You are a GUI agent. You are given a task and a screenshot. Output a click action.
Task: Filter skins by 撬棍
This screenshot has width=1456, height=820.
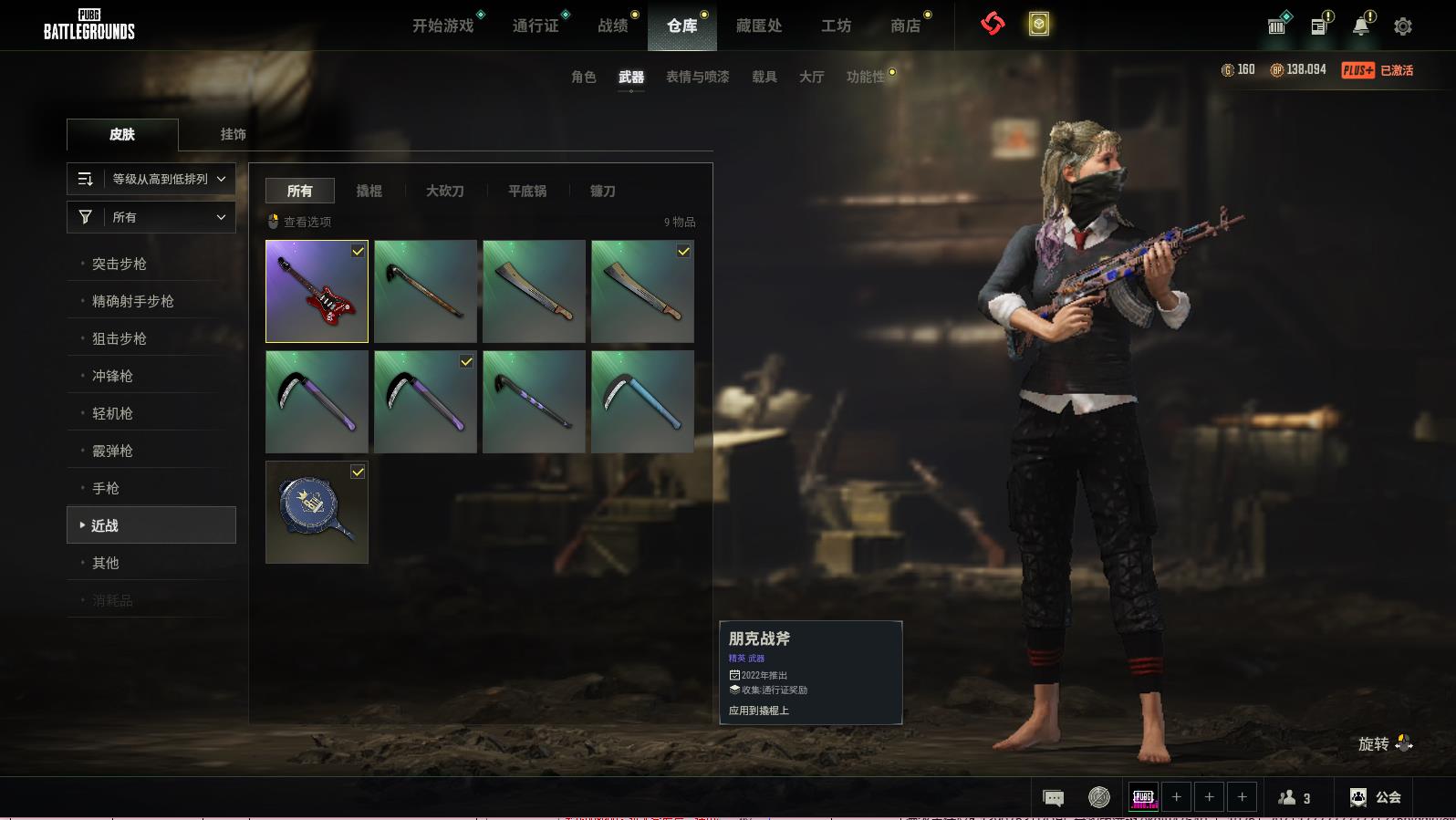(x=369, y=191)
